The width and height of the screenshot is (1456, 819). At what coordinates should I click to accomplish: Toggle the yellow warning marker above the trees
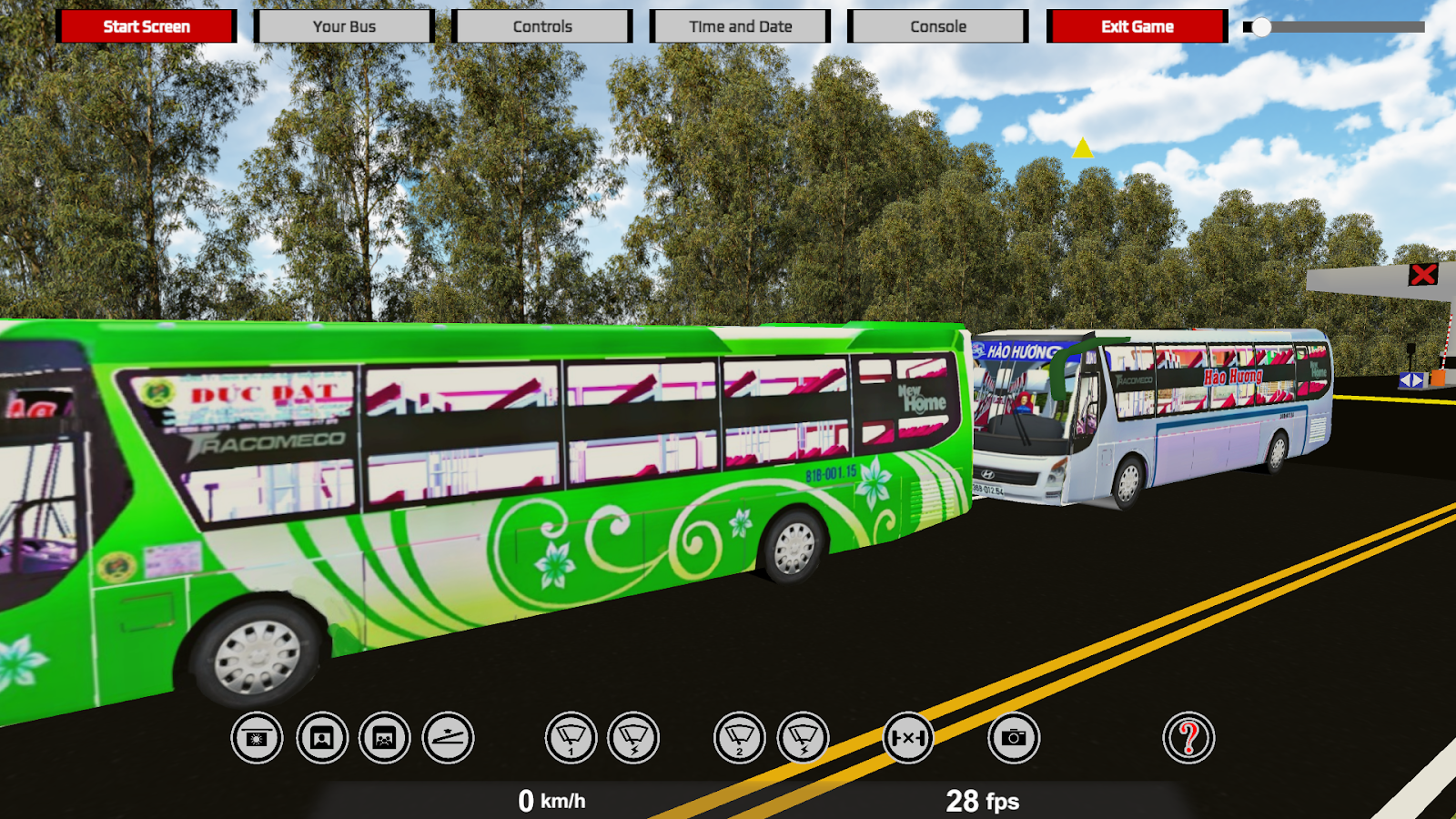click(x=1082, y=148)
